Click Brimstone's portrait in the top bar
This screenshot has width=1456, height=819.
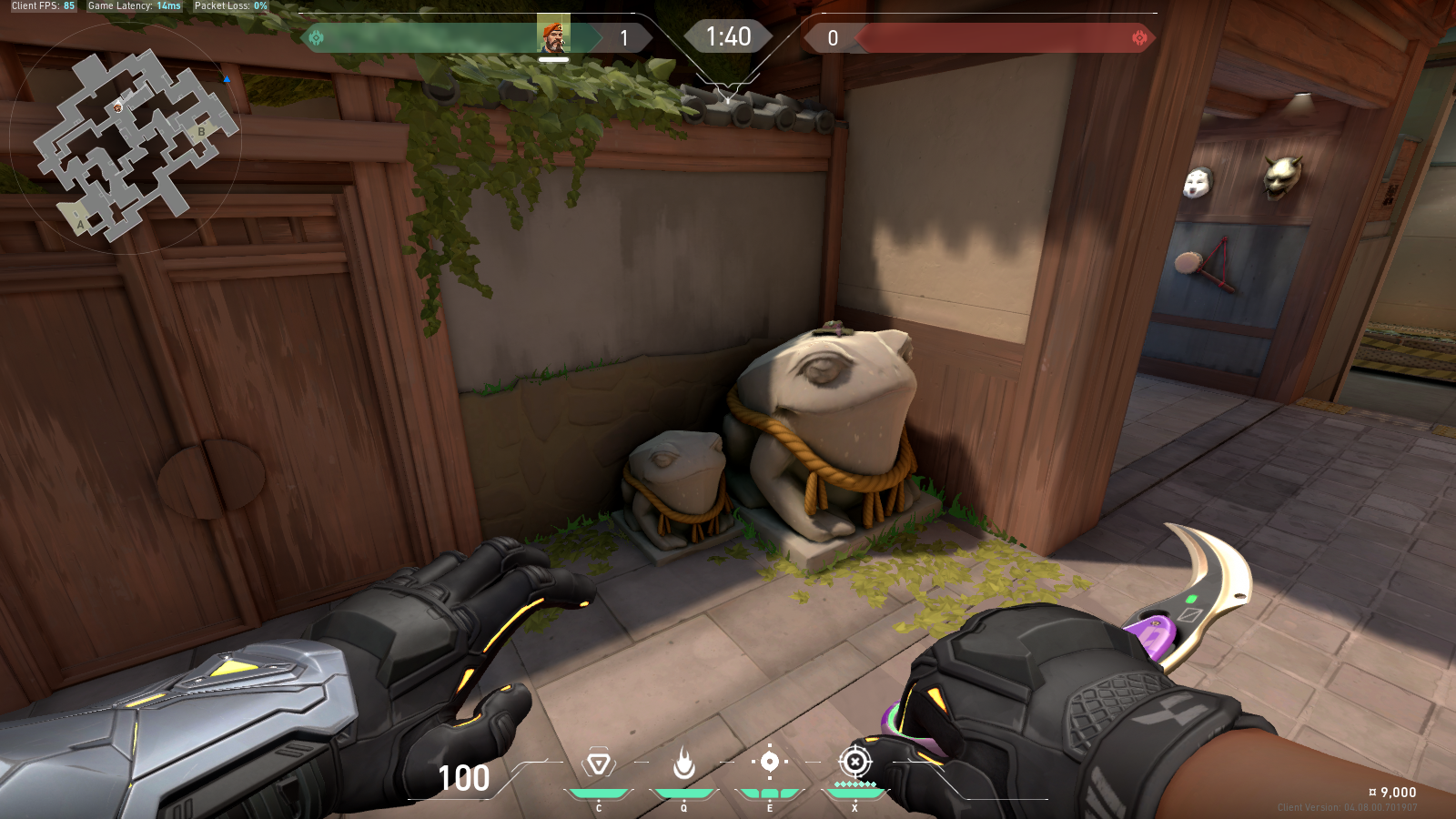[x=553, y=37]
